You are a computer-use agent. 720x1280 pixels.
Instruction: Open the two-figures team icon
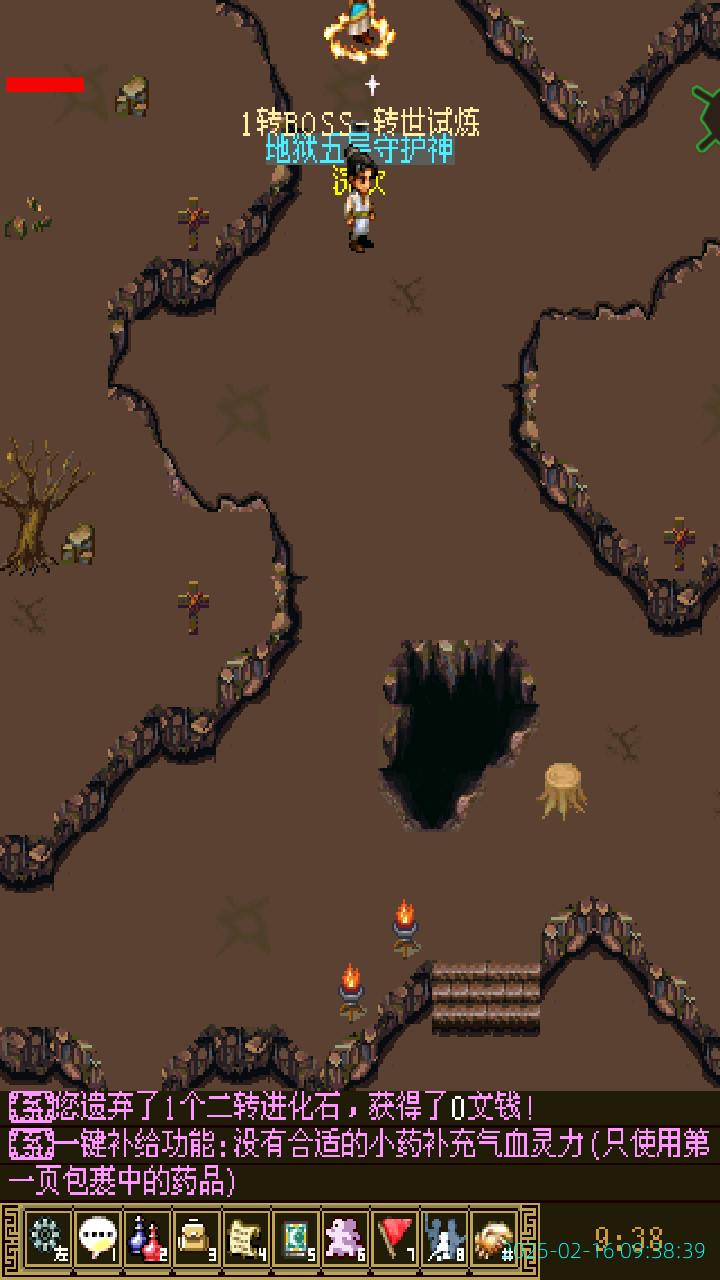[x=444, y=1238]
